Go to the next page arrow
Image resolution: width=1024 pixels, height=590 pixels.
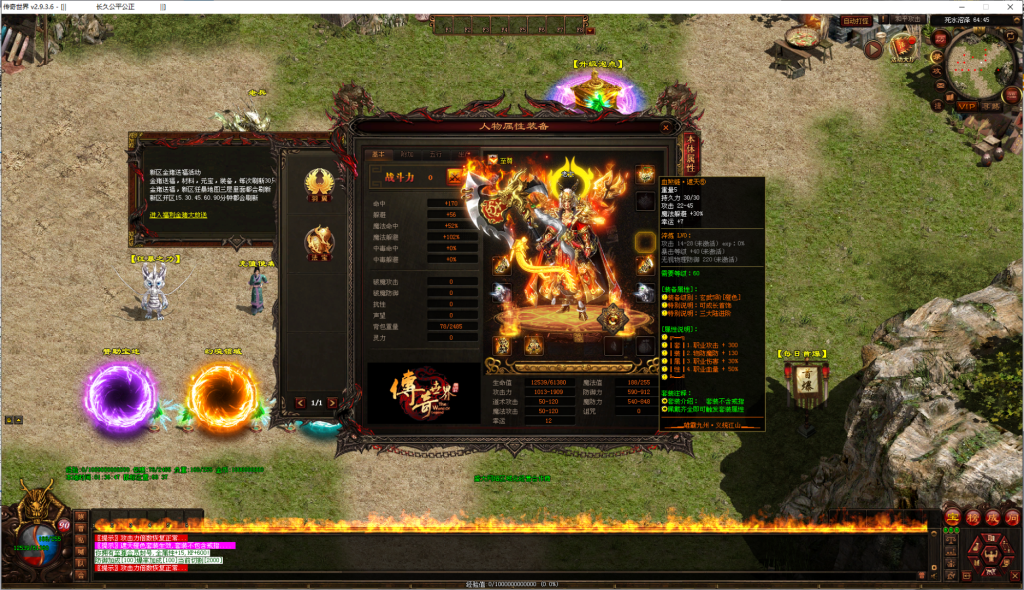click(x=333, y=403)
